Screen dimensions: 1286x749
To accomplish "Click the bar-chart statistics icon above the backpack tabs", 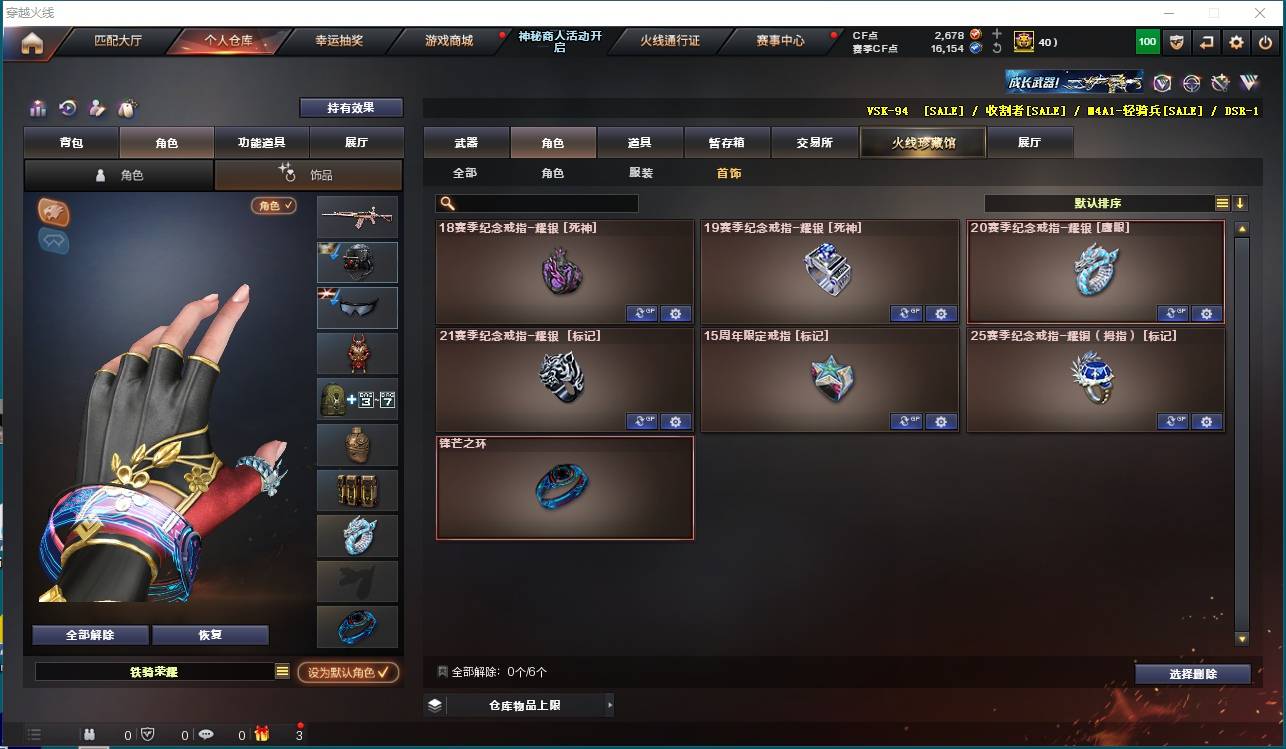I will (38, 108).
